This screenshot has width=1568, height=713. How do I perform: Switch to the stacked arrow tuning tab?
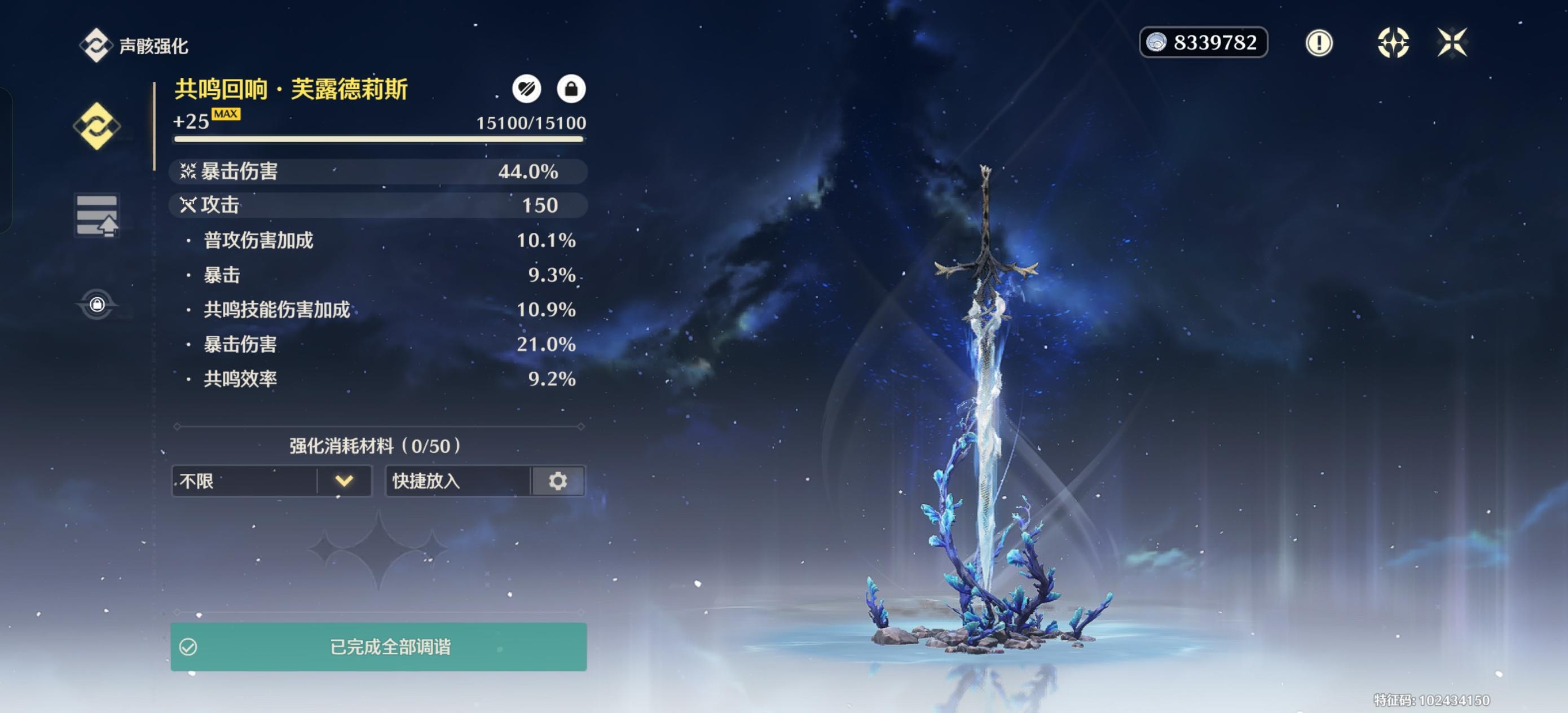pyautogui.click(x=97, y=215)
